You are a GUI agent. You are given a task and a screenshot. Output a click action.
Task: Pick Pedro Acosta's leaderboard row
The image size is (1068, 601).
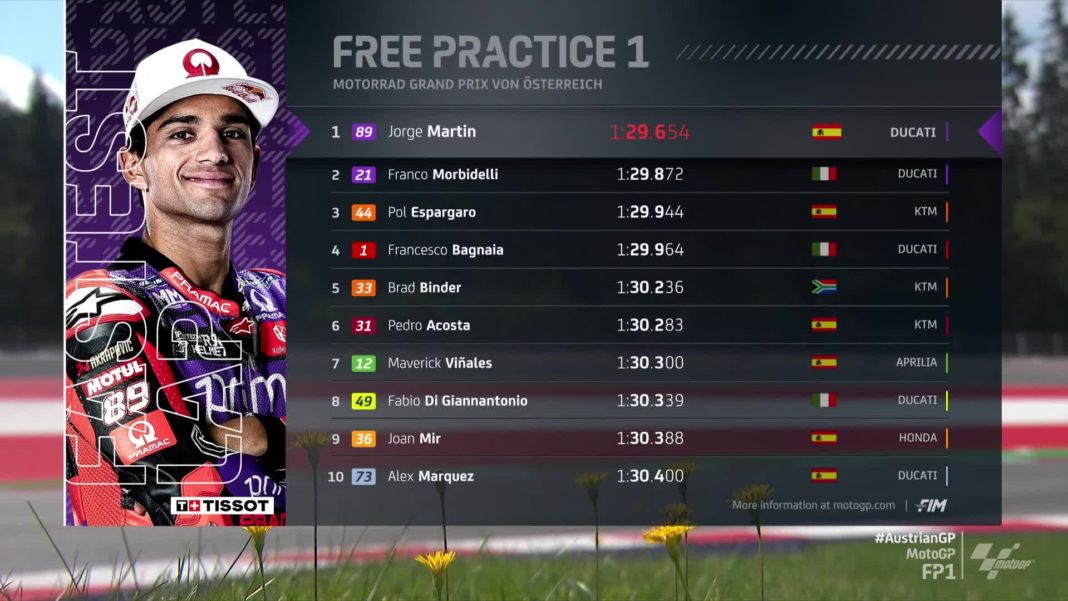click(x=640, y=325)
